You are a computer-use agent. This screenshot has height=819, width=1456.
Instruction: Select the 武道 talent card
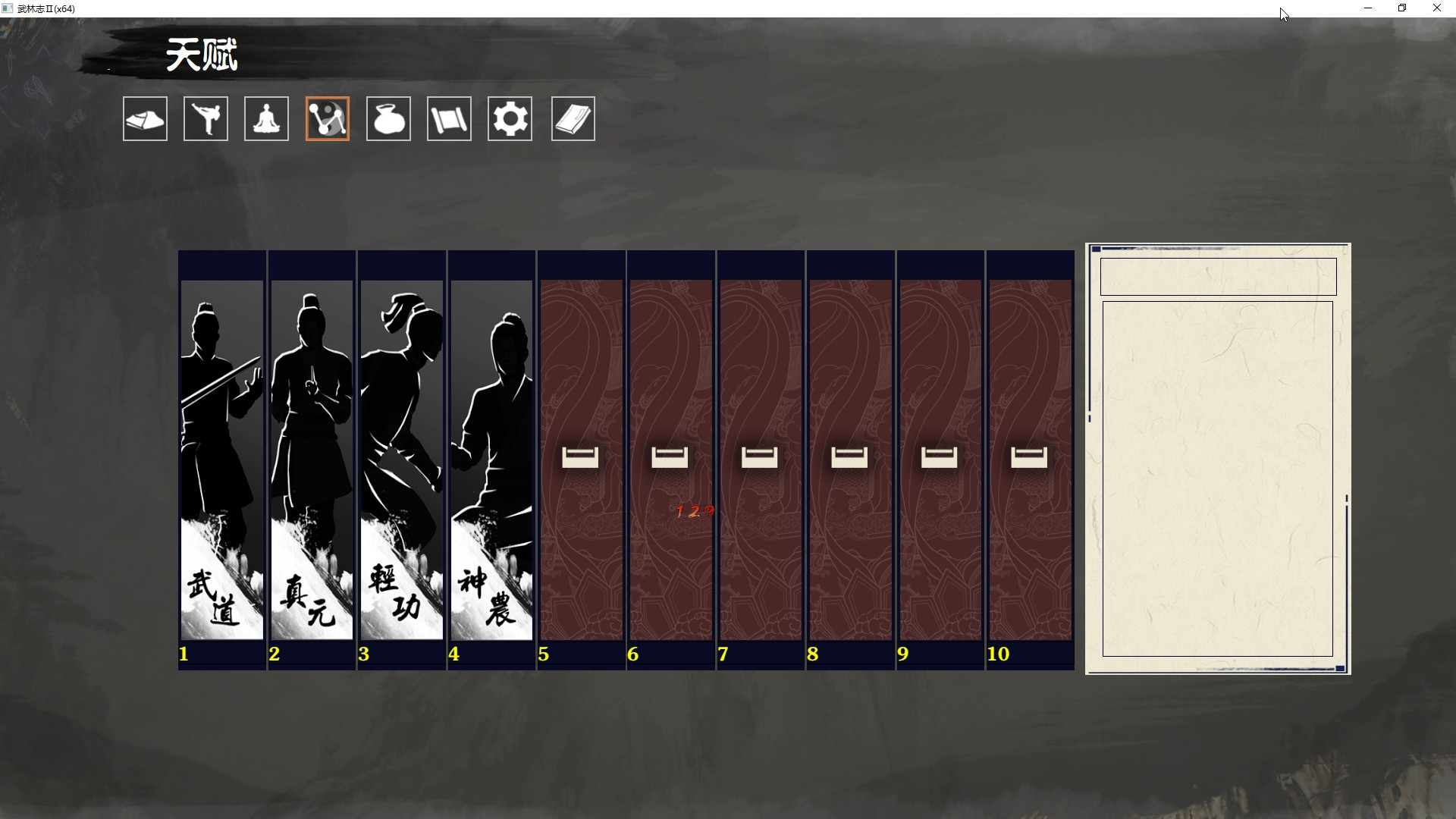(221, 455)
